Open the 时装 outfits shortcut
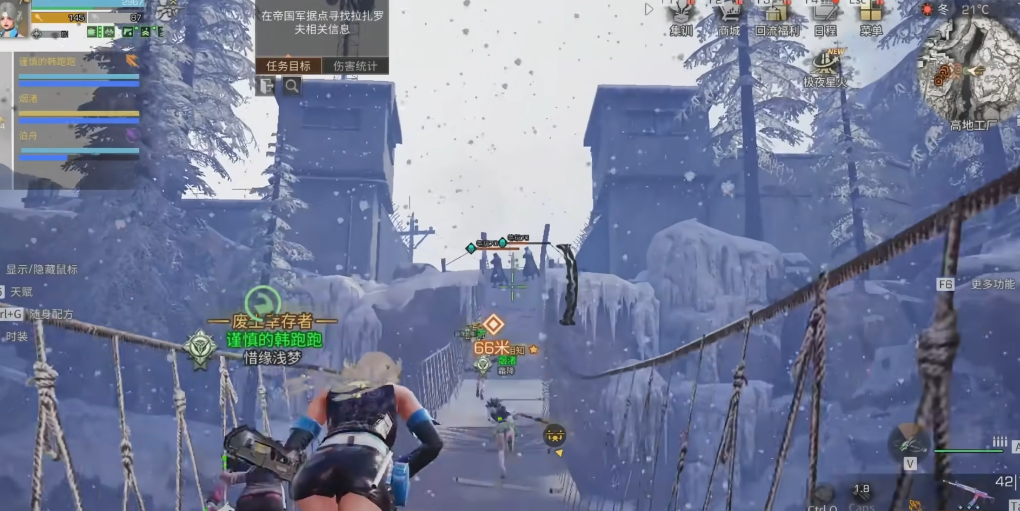 [17, 337]
